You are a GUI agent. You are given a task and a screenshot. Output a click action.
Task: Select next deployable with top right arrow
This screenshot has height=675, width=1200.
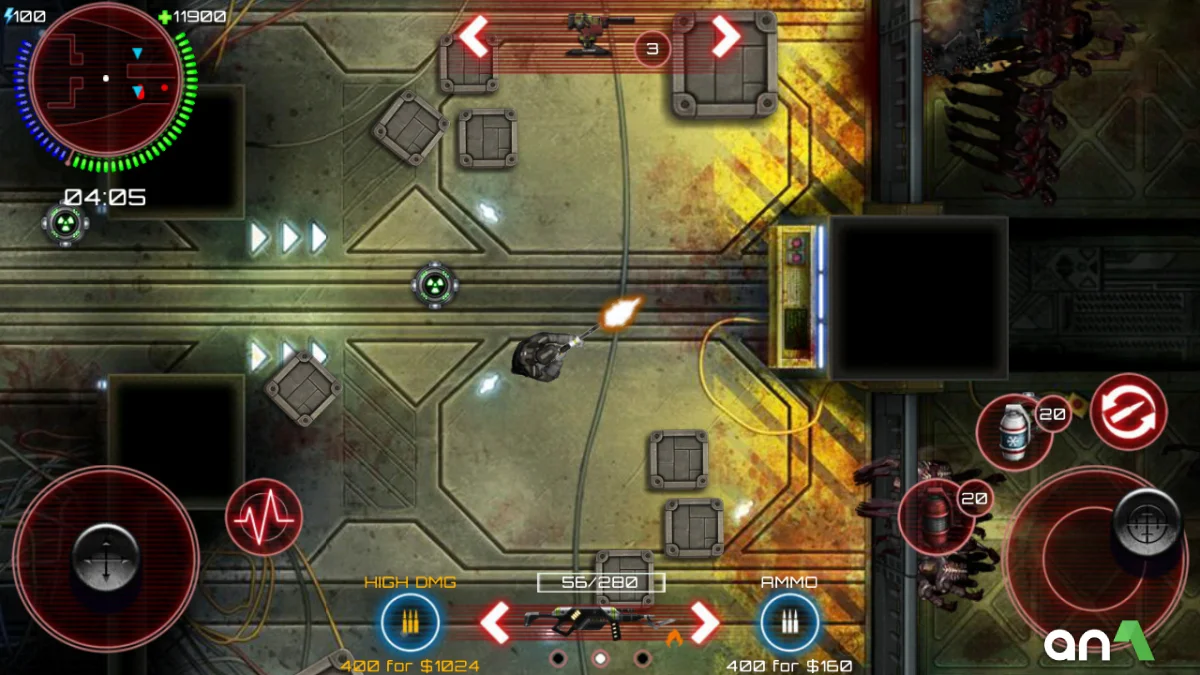[x=725, y=37]
